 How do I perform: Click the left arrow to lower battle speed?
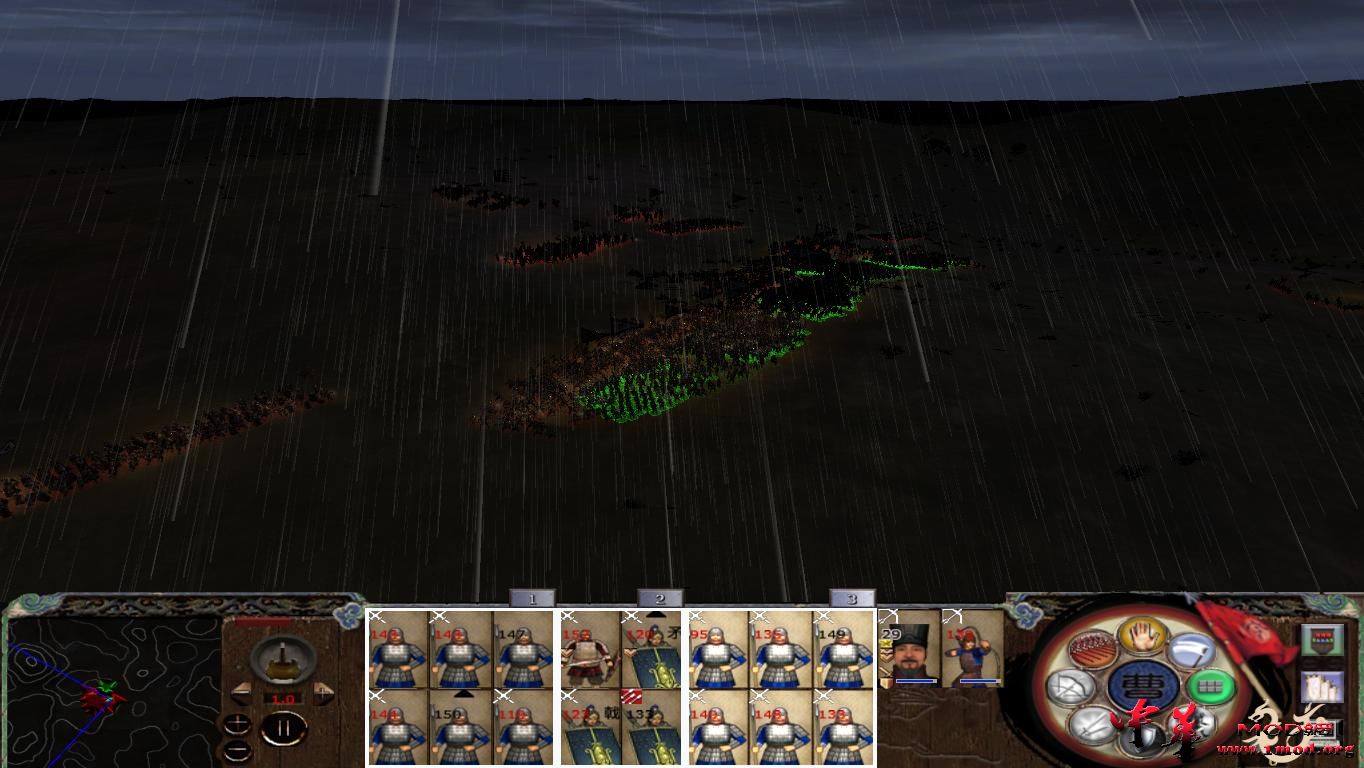243,693
